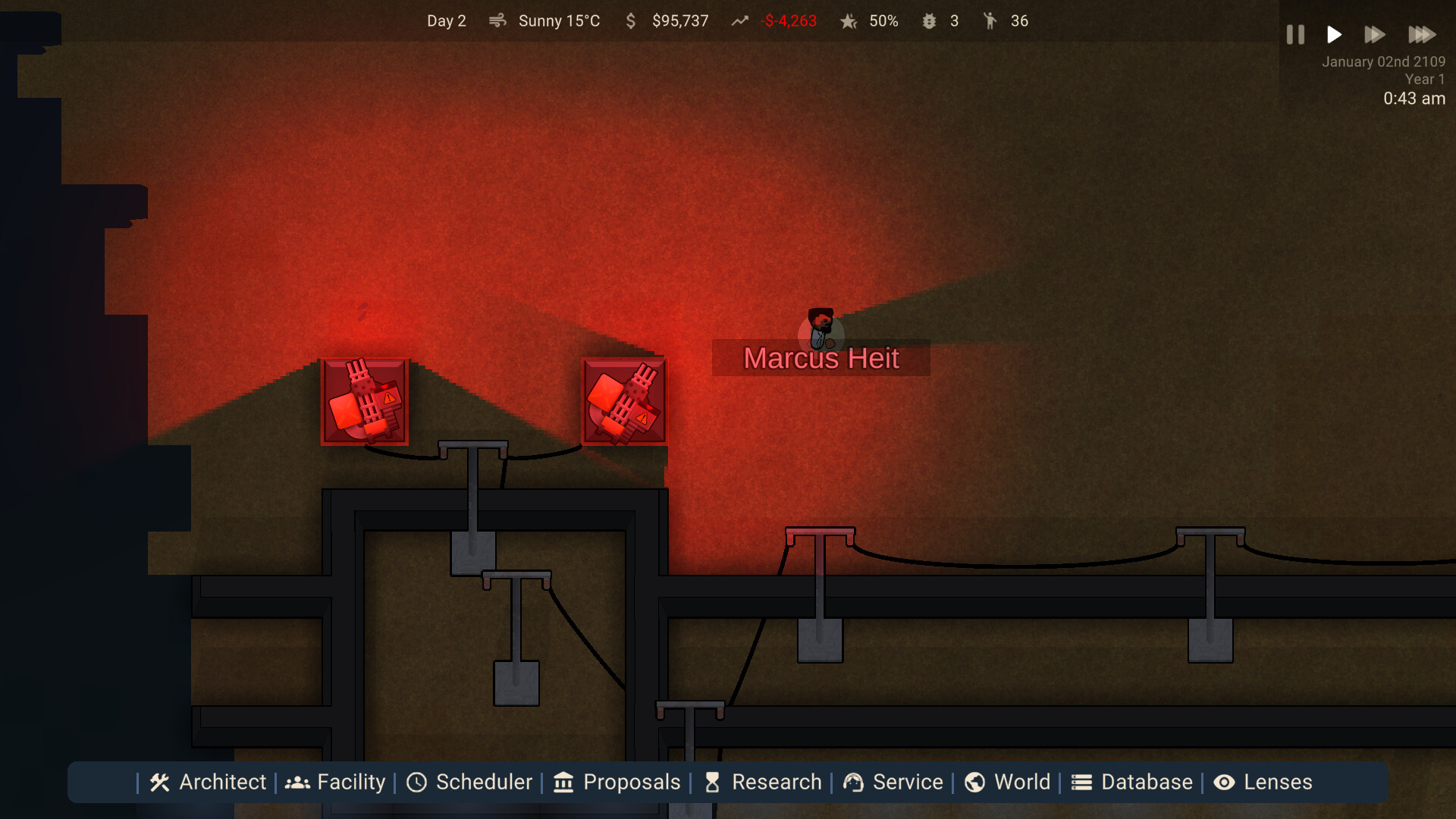Open Research via the hourglass icon
This screenshot has width=1456, height=819.
pos(711,782)
